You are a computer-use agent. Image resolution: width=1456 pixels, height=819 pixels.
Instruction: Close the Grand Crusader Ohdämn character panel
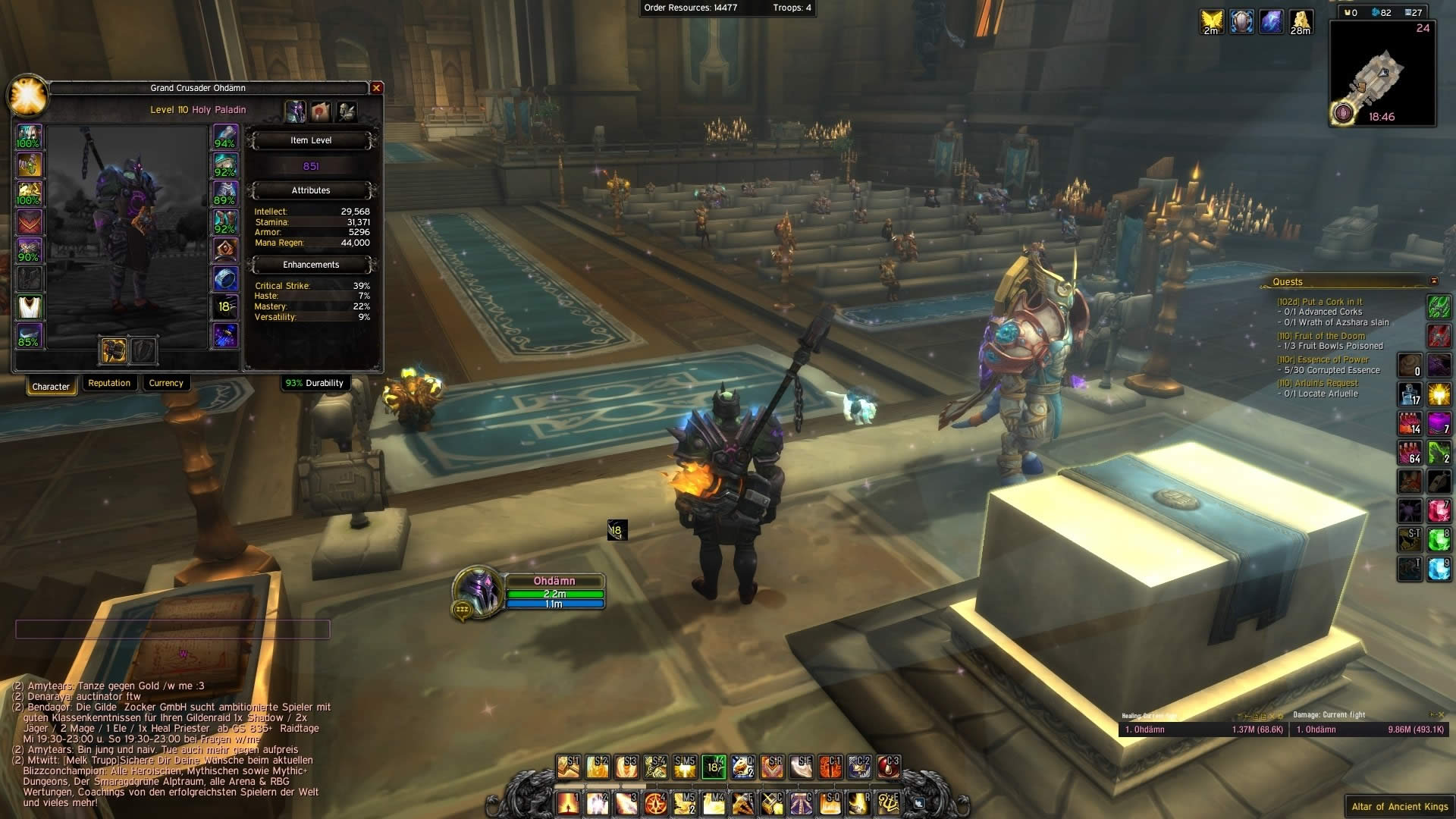(376, 88)
